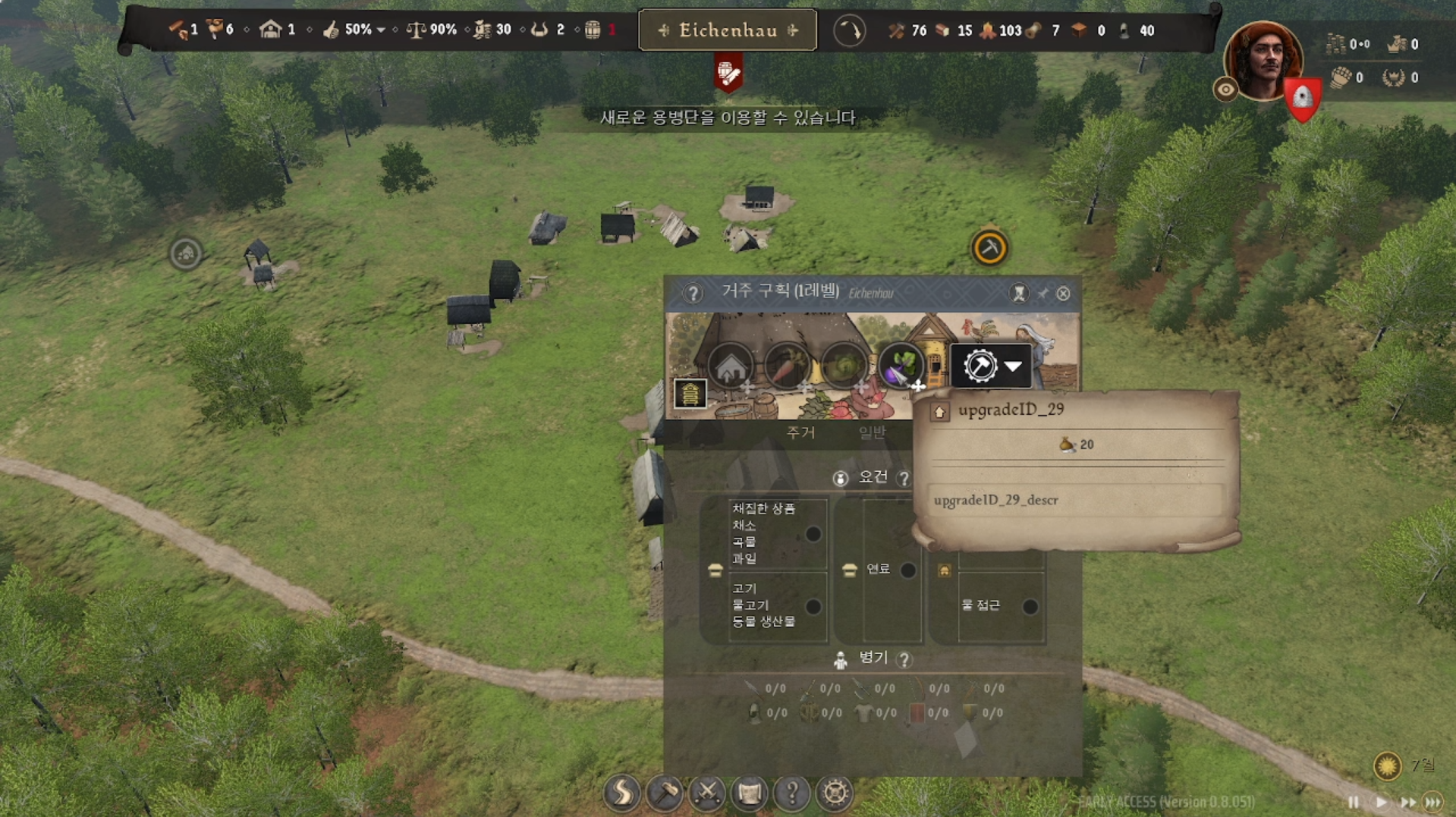Screen dimensions: 1456x817
Task: Open the scroll map button
Action: [750, 793]
